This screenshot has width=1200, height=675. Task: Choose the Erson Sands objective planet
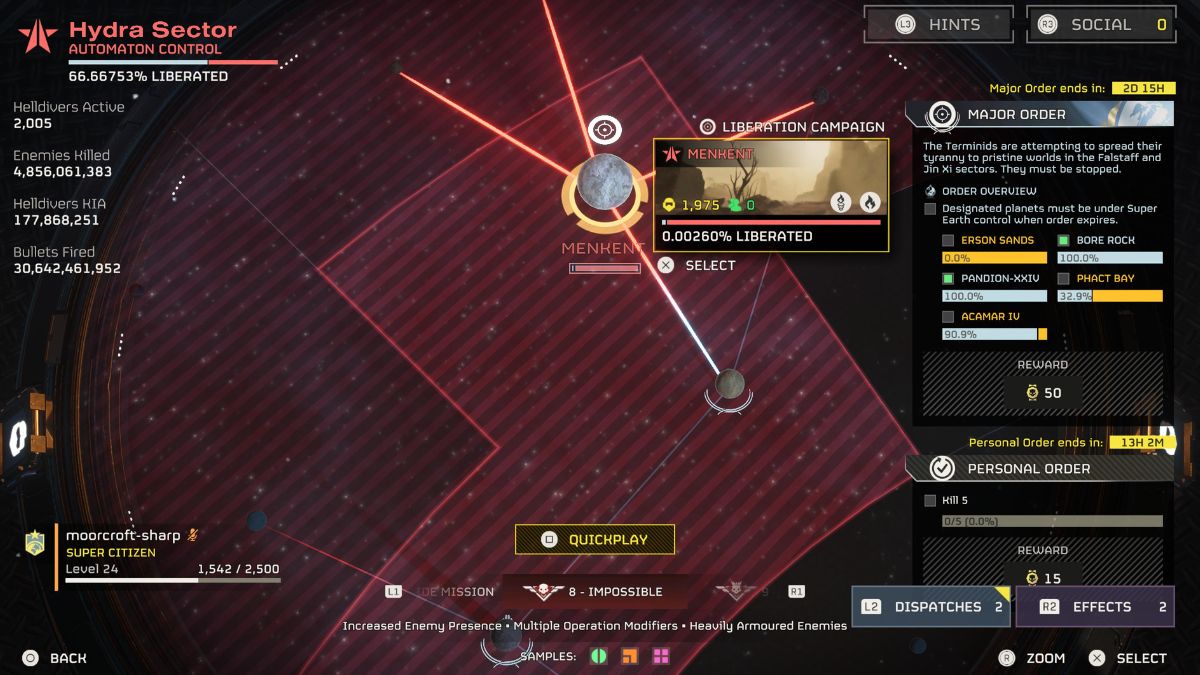(x=997, y=241)
